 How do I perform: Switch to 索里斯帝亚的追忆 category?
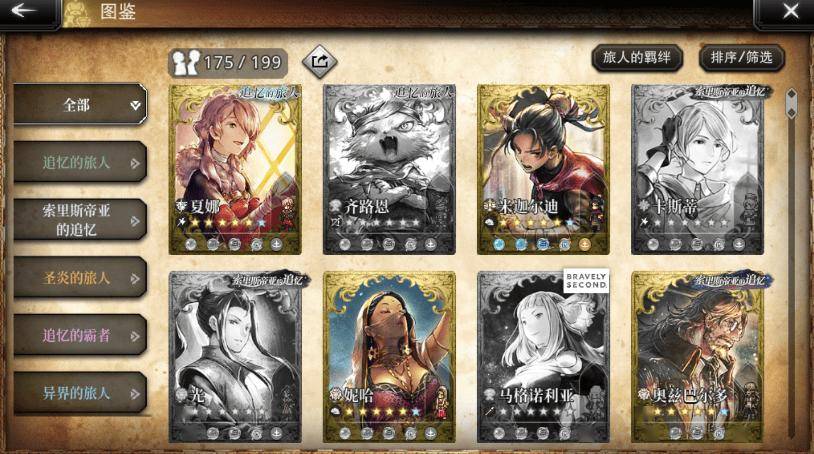point(80,219)
